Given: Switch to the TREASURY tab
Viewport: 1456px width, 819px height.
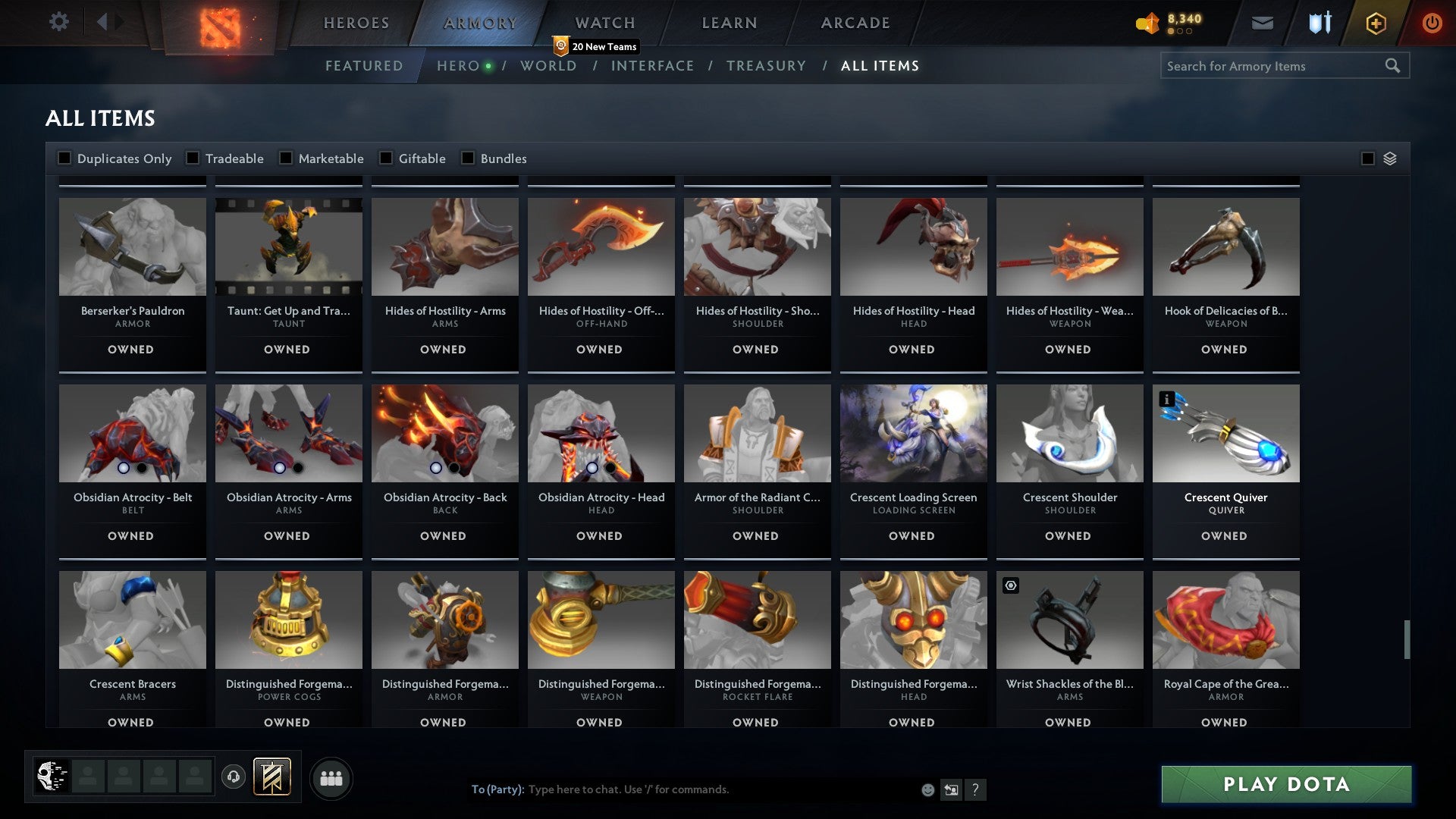Looking at the screenshot, I should point(767,66).
